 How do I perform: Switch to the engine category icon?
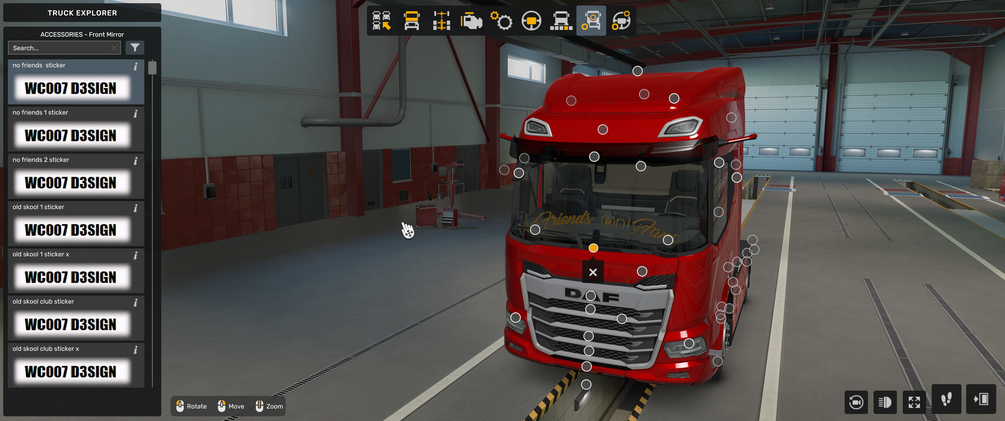pos(471,20)
